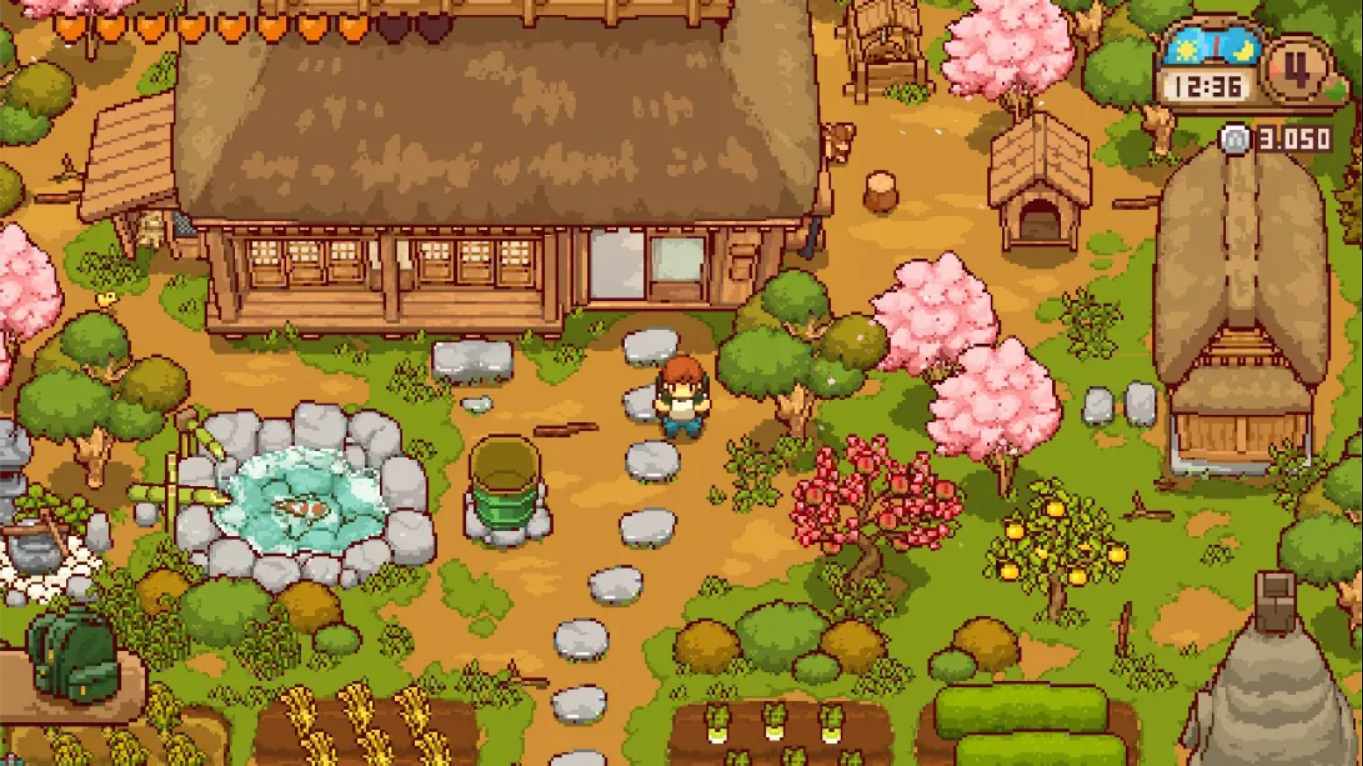Click a filled orange heart near the middle

pyautogui.click(x=232, y=27)
